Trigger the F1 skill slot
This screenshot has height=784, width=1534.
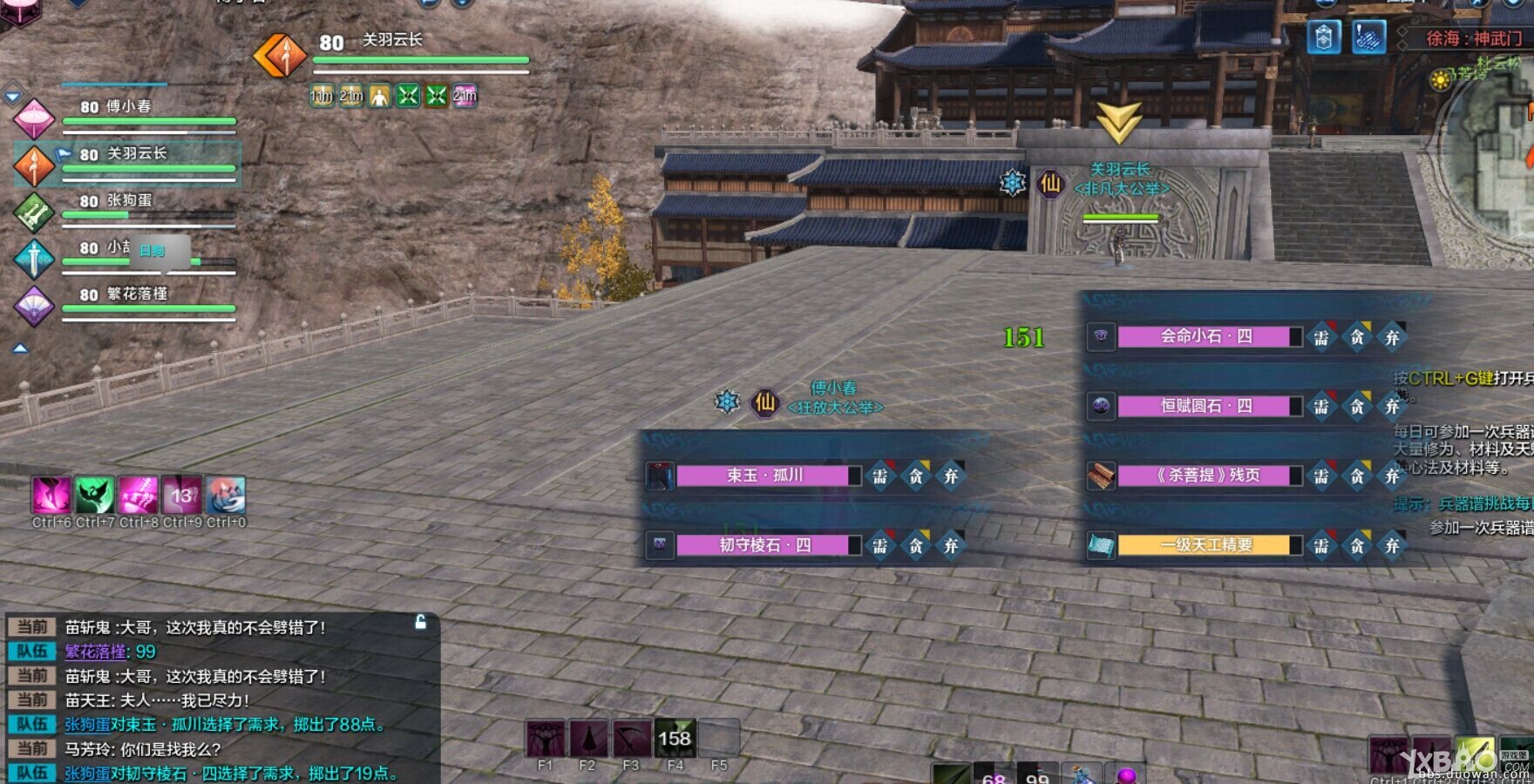click(x=545, y=739)
